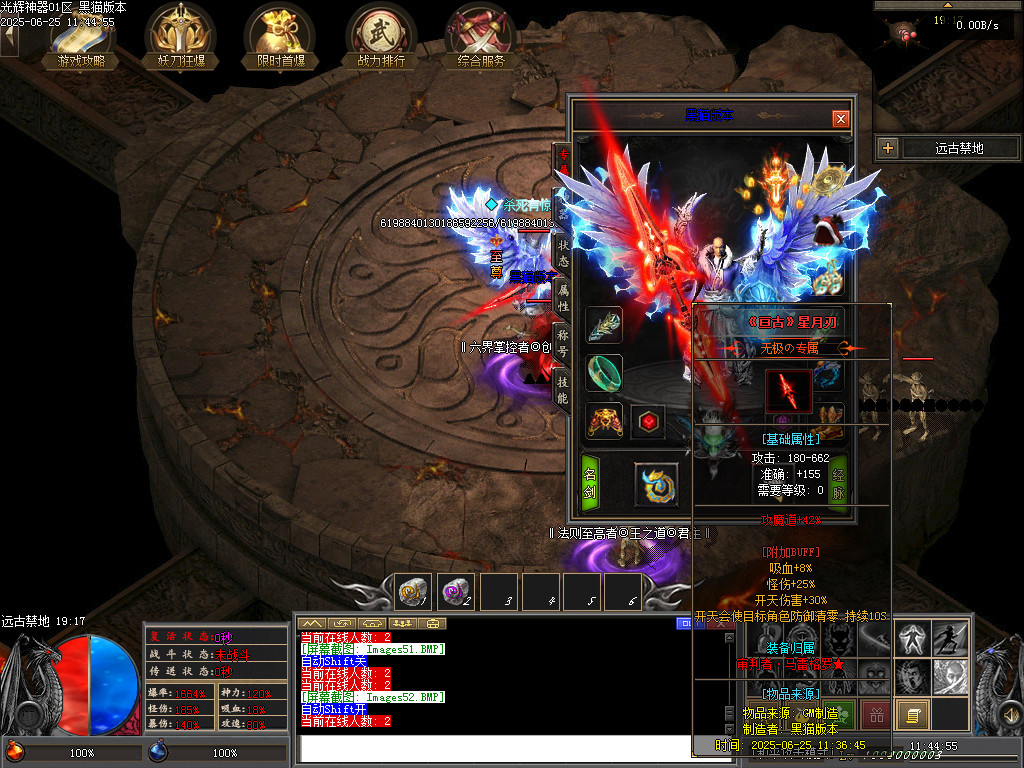
Task: Show the 战力排行 power ranking
Action: click(380, 36)
